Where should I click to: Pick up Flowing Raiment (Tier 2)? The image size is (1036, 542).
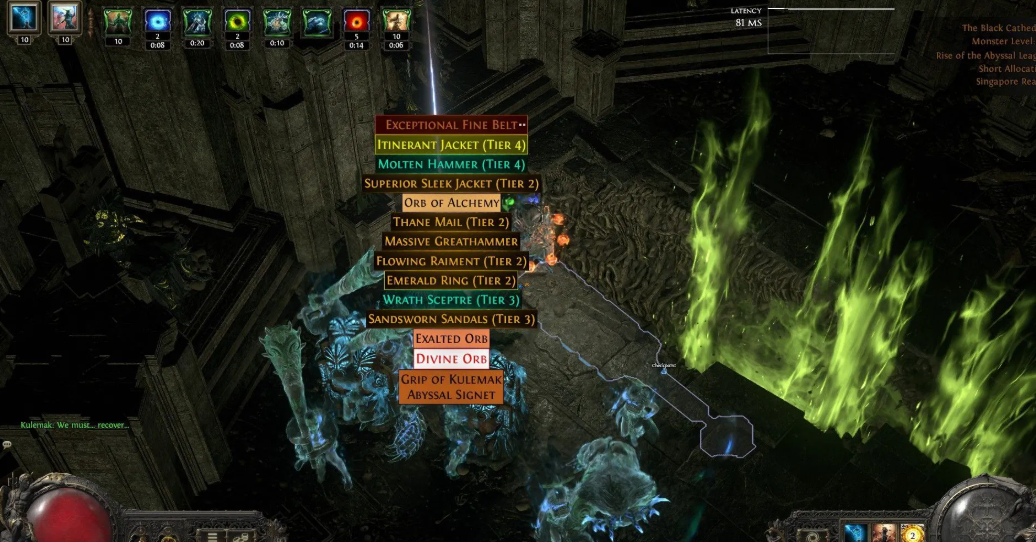[x=451, y=261]
